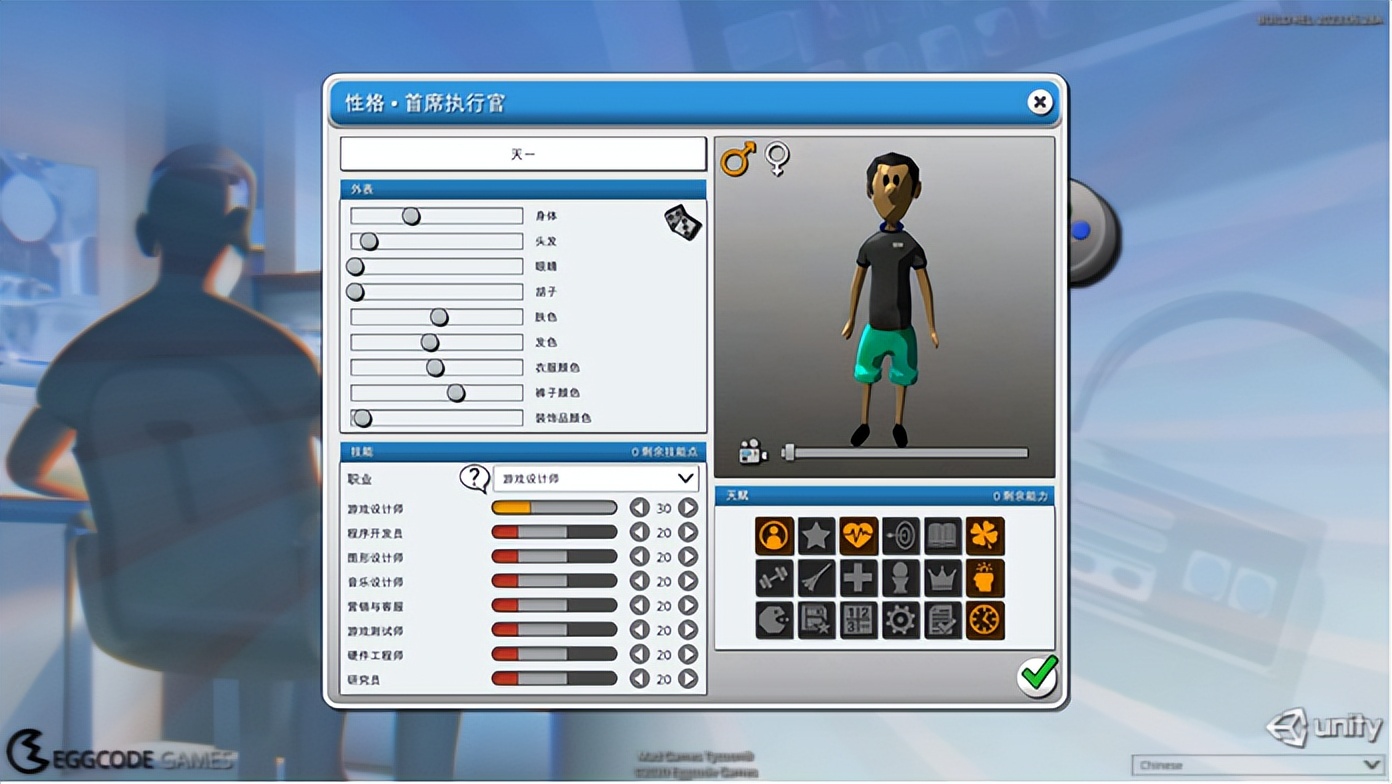Open the 职业 profession dropdown
This screenshot has width=1392, height=784.
pyautogui.click(x=595, y=479)
